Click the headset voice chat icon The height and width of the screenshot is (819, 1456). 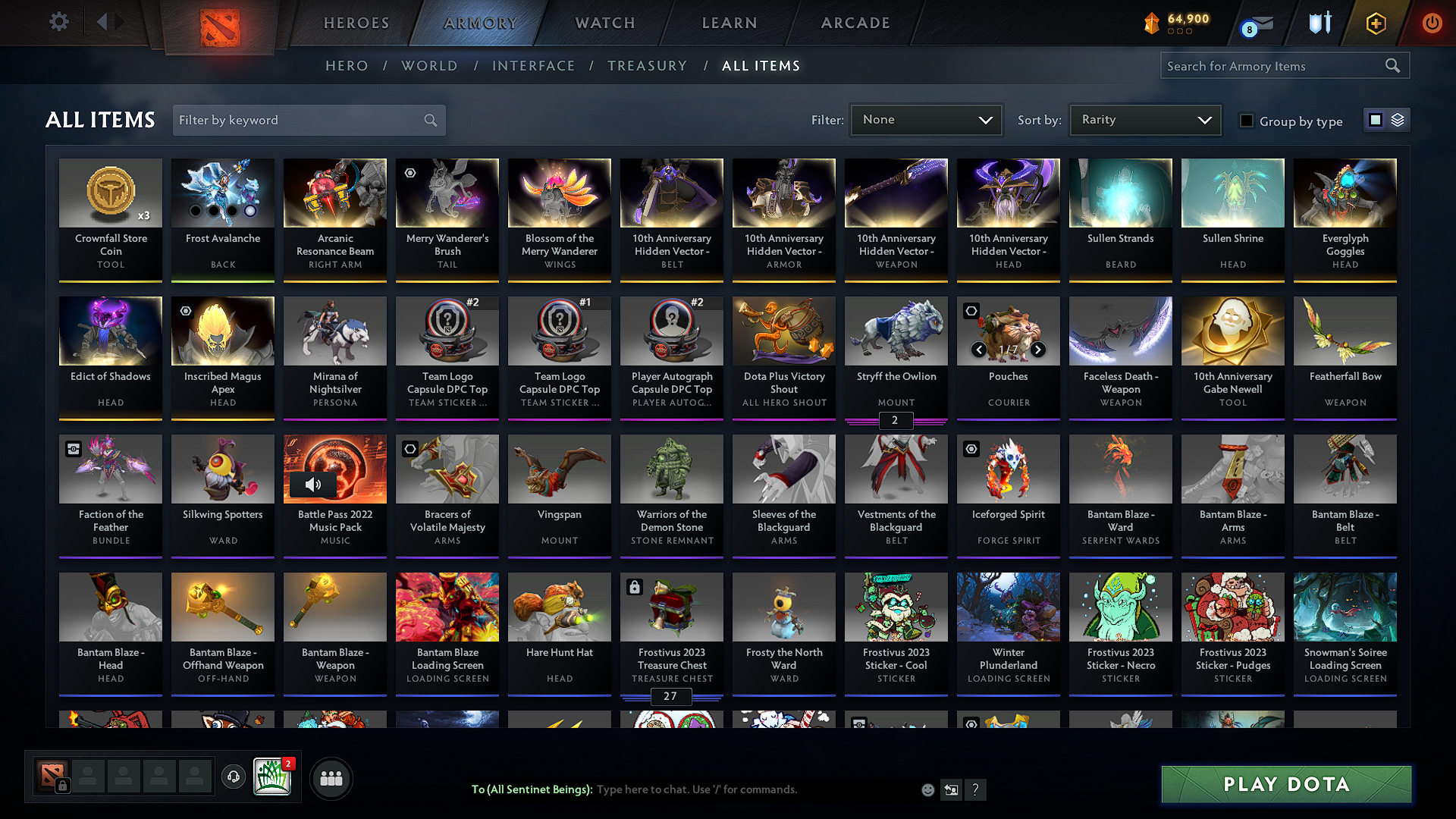tap(233, 777)
